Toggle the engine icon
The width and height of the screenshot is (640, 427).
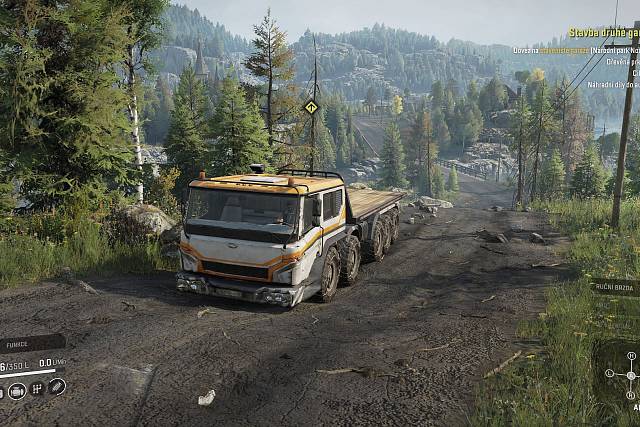[16, 390]
